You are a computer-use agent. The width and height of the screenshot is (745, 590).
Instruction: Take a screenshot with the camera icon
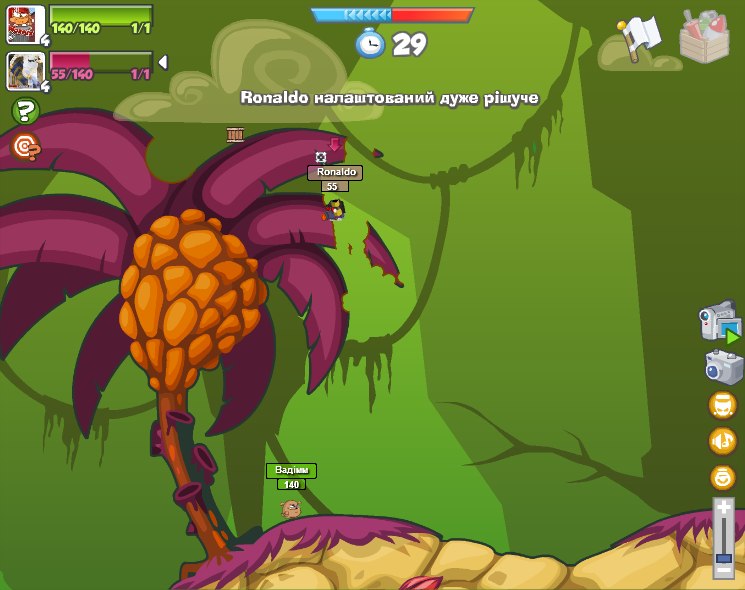pyautogui.click(x=722, y=367)
